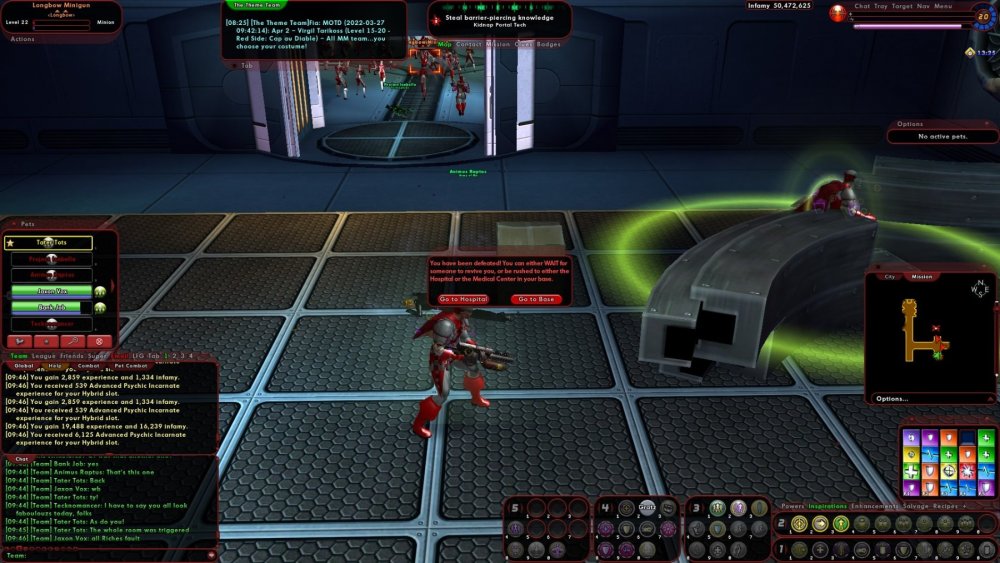Open the top-right Menu
The image size is (1000, 563).
(x=943, y=6)
